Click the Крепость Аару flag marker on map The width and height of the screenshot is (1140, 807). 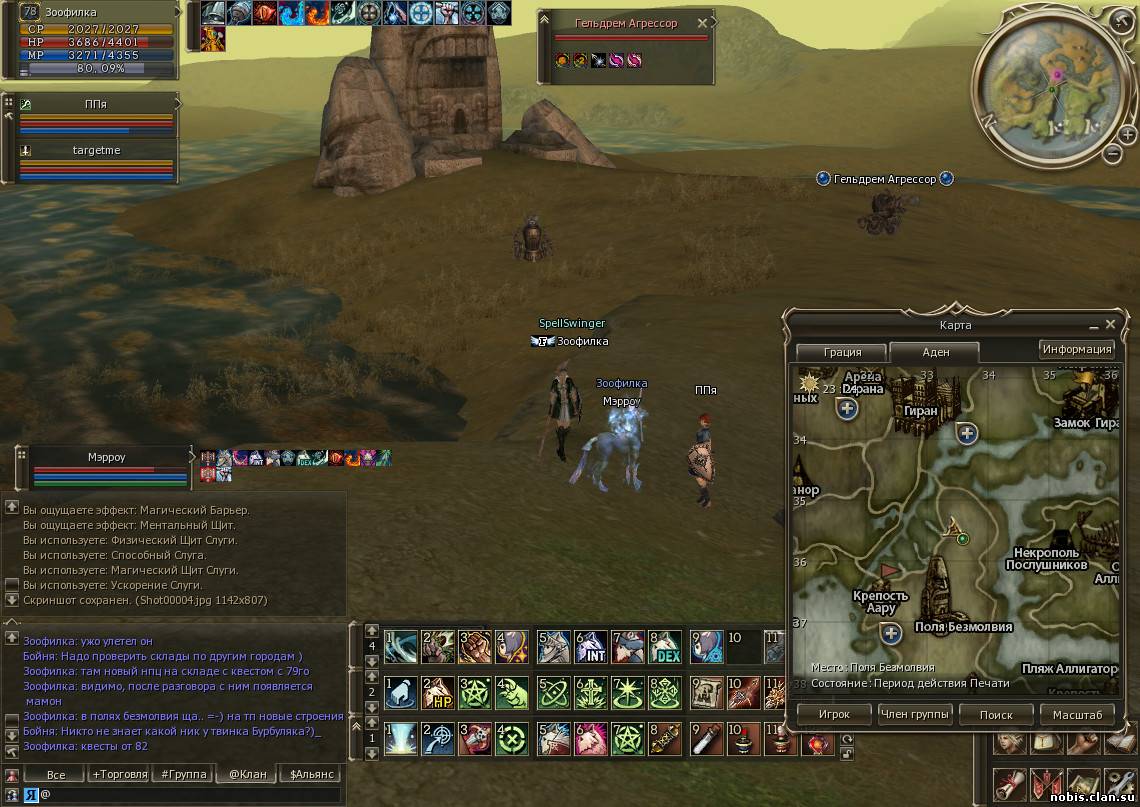[887, 572]
